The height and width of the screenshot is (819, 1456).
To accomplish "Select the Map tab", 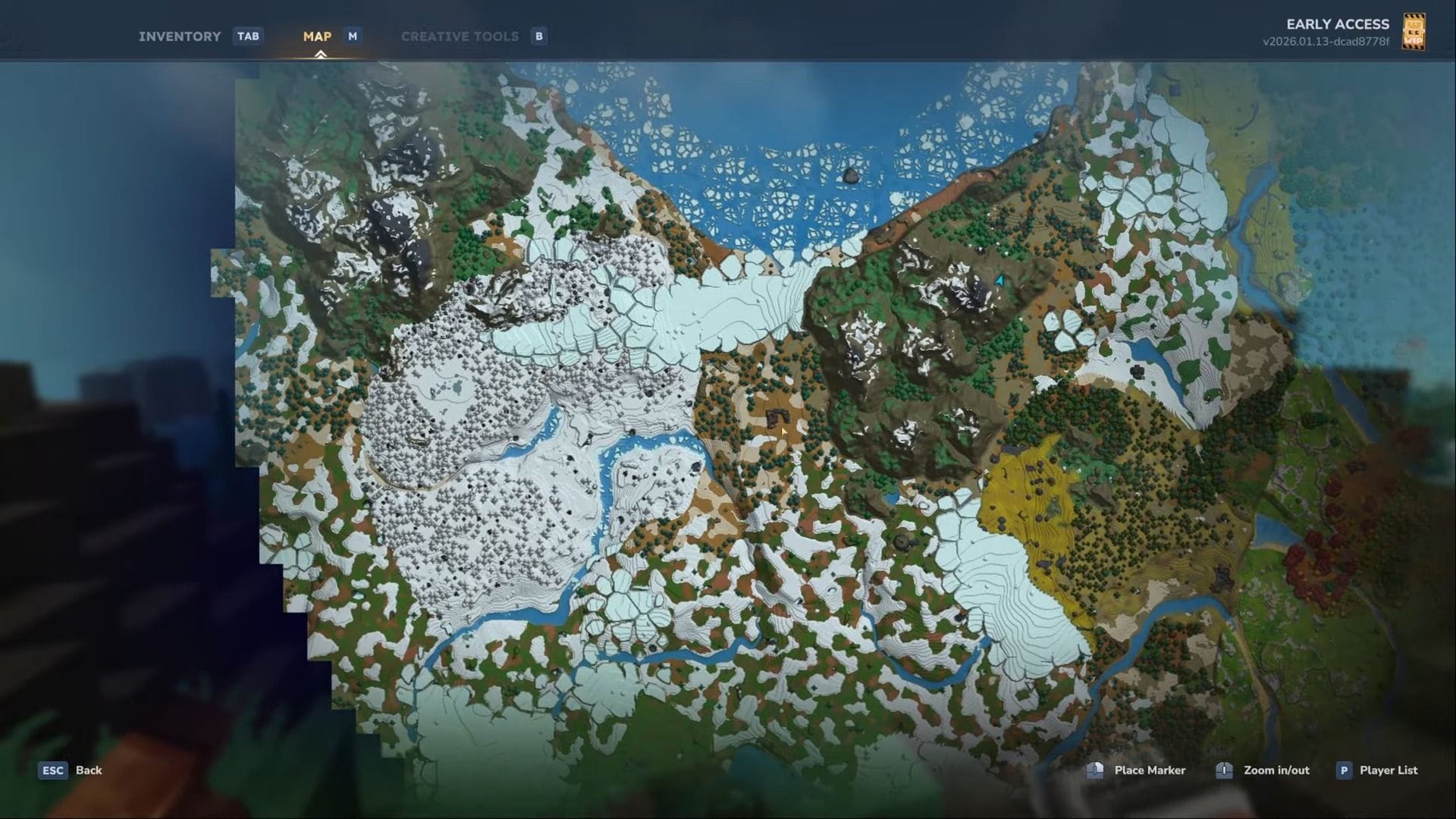I will tap(317, 36).
